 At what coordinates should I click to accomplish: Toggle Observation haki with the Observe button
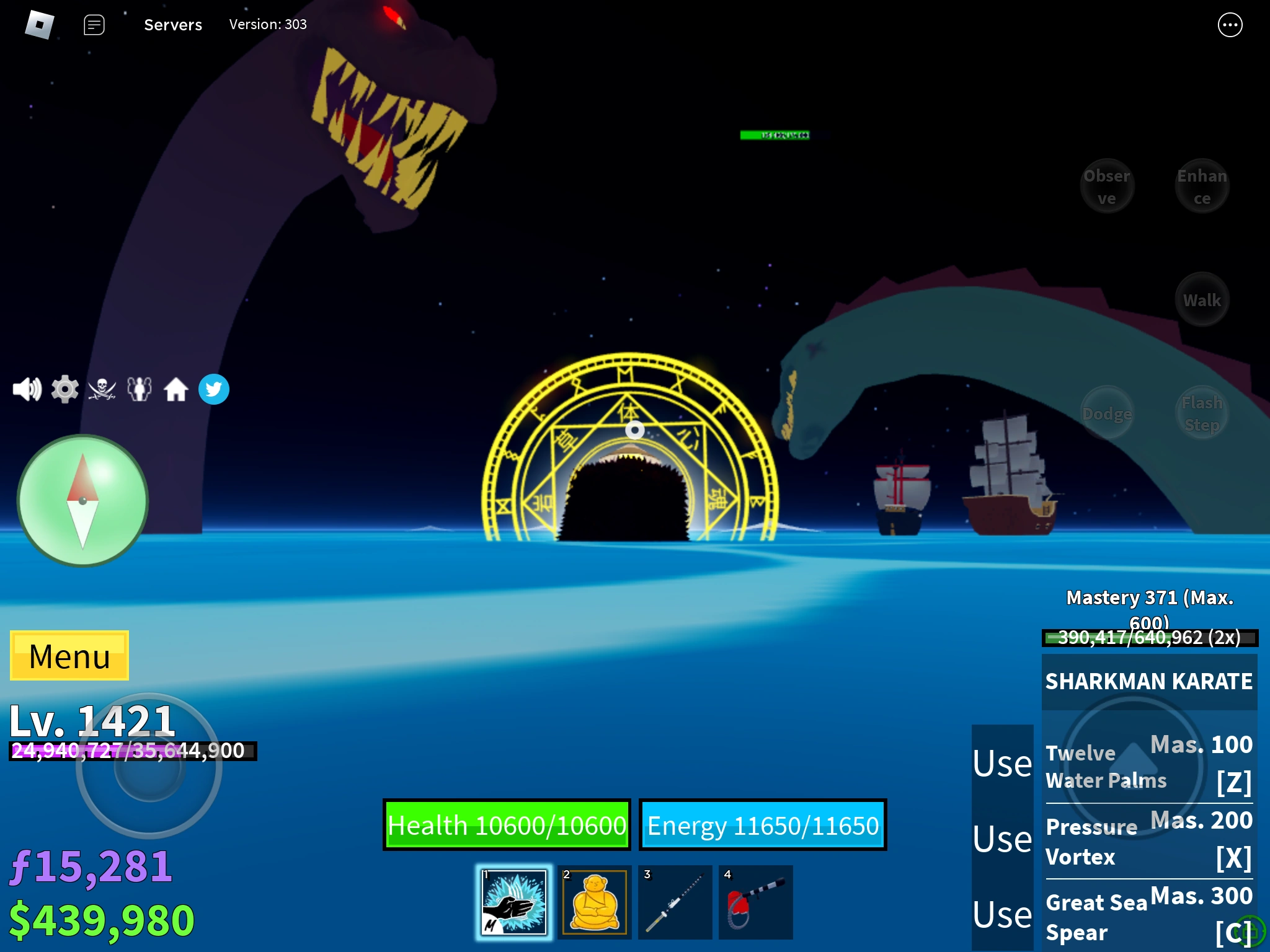[1108, 186]
